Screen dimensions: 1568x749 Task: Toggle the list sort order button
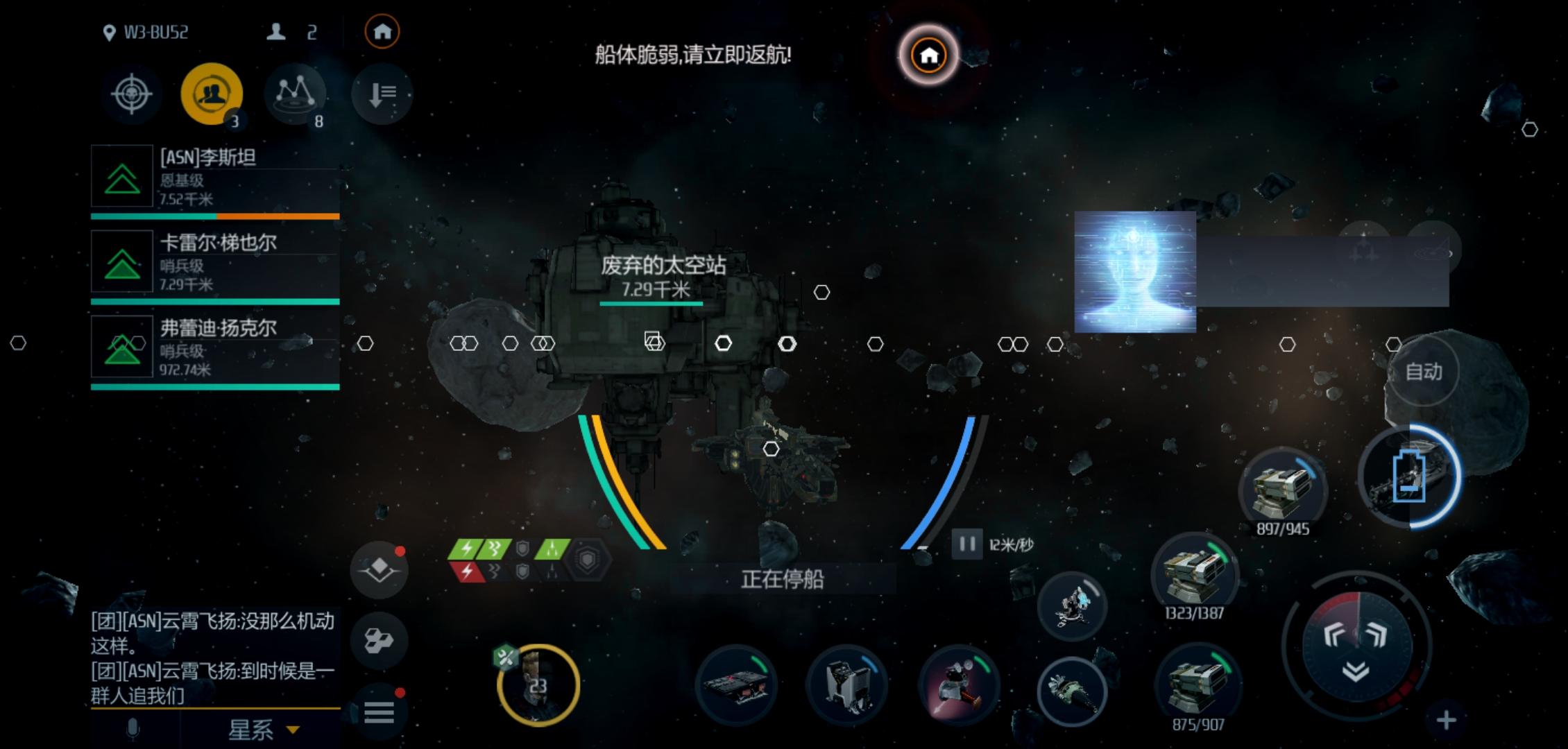382,94
